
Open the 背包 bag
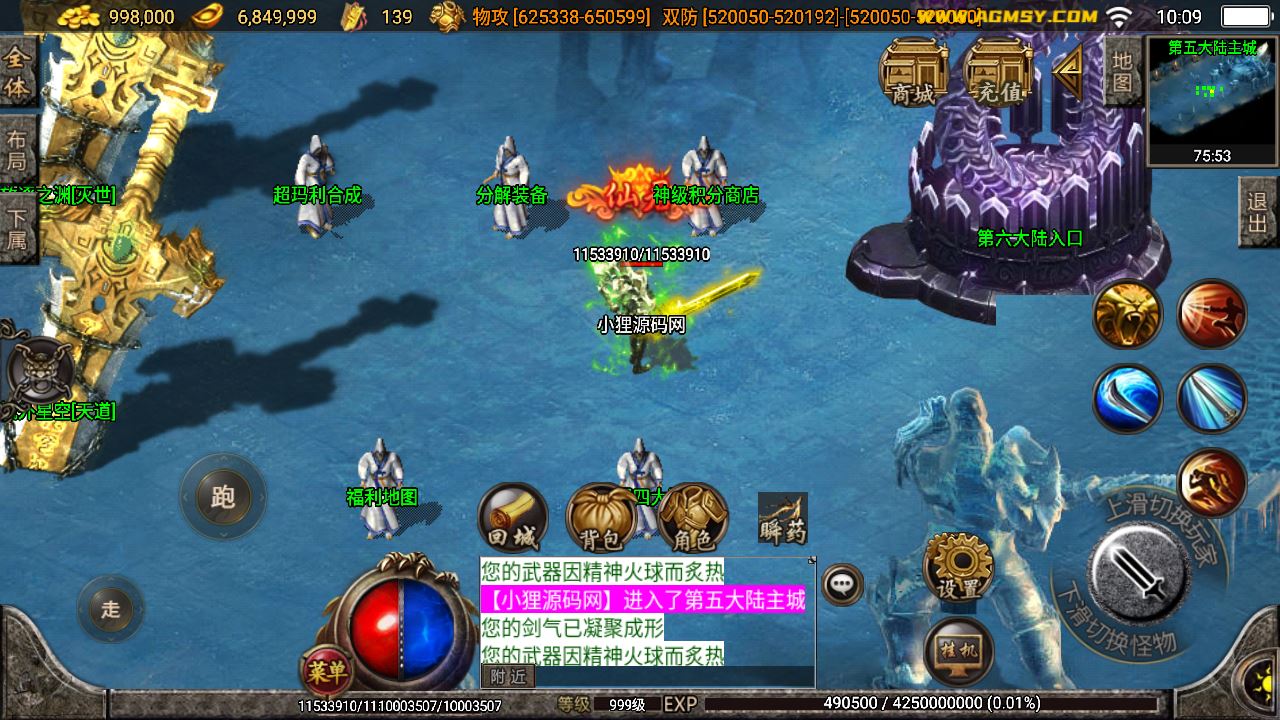point(601,518)
